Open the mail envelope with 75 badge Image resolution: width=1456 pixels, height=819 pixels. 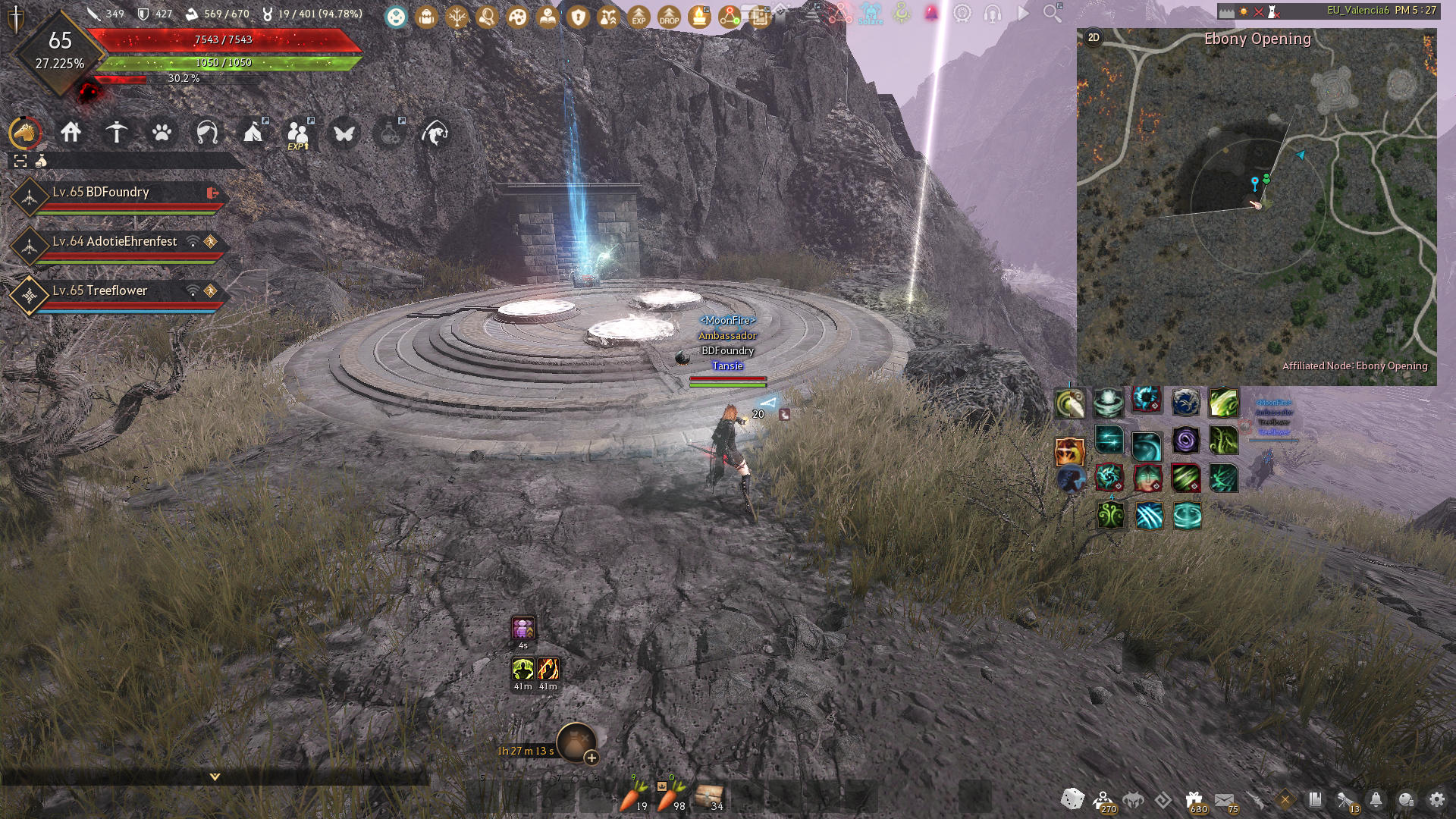[x=1224, y=800]
